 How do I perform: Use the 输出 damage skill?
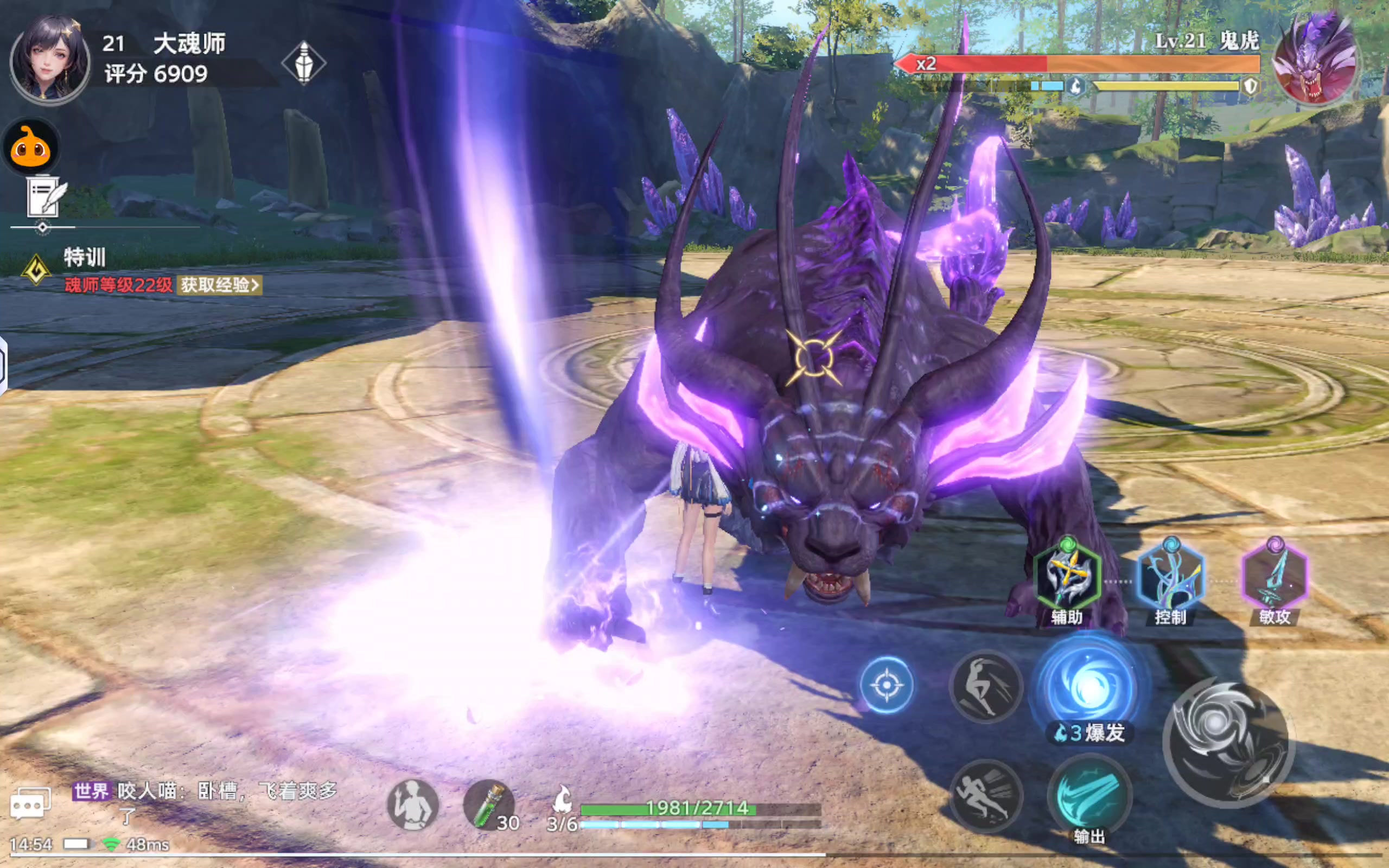coord(1089,795)
